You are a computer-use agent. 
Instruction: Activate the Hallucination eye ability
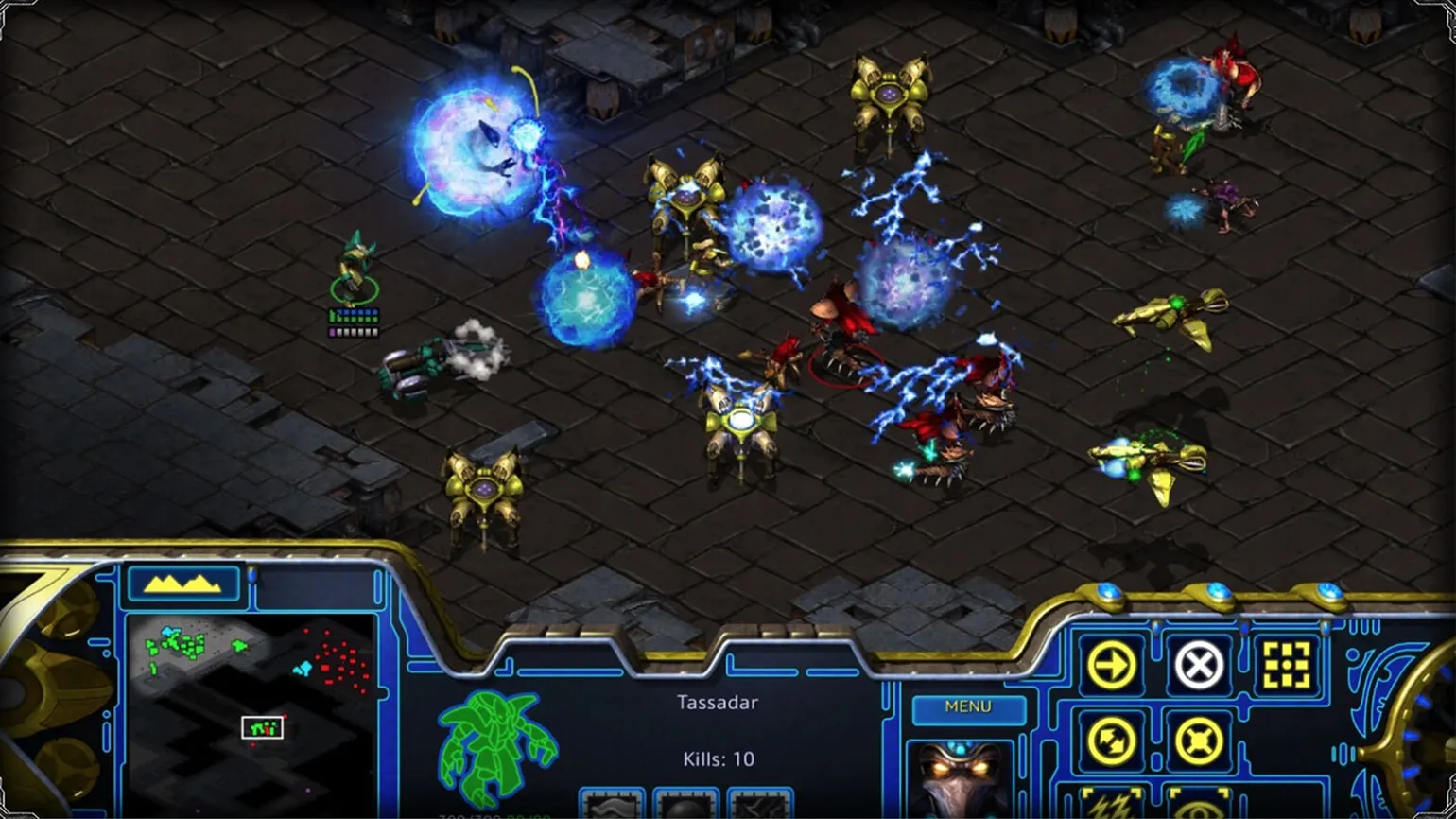[x=1199, y=802]
